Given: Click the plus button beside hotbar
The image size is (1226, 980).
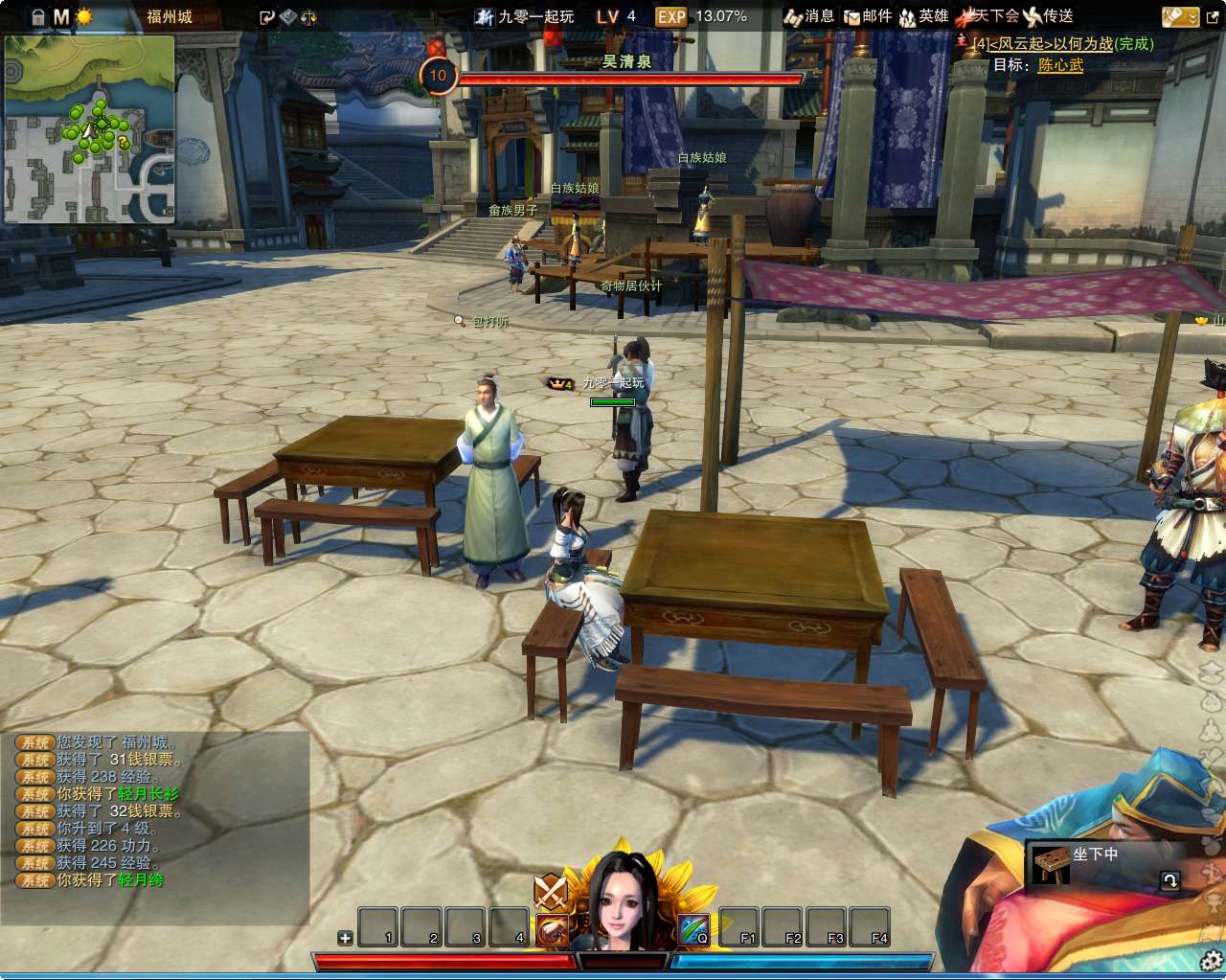Looking at the screenshot, I should pos(345,938).
